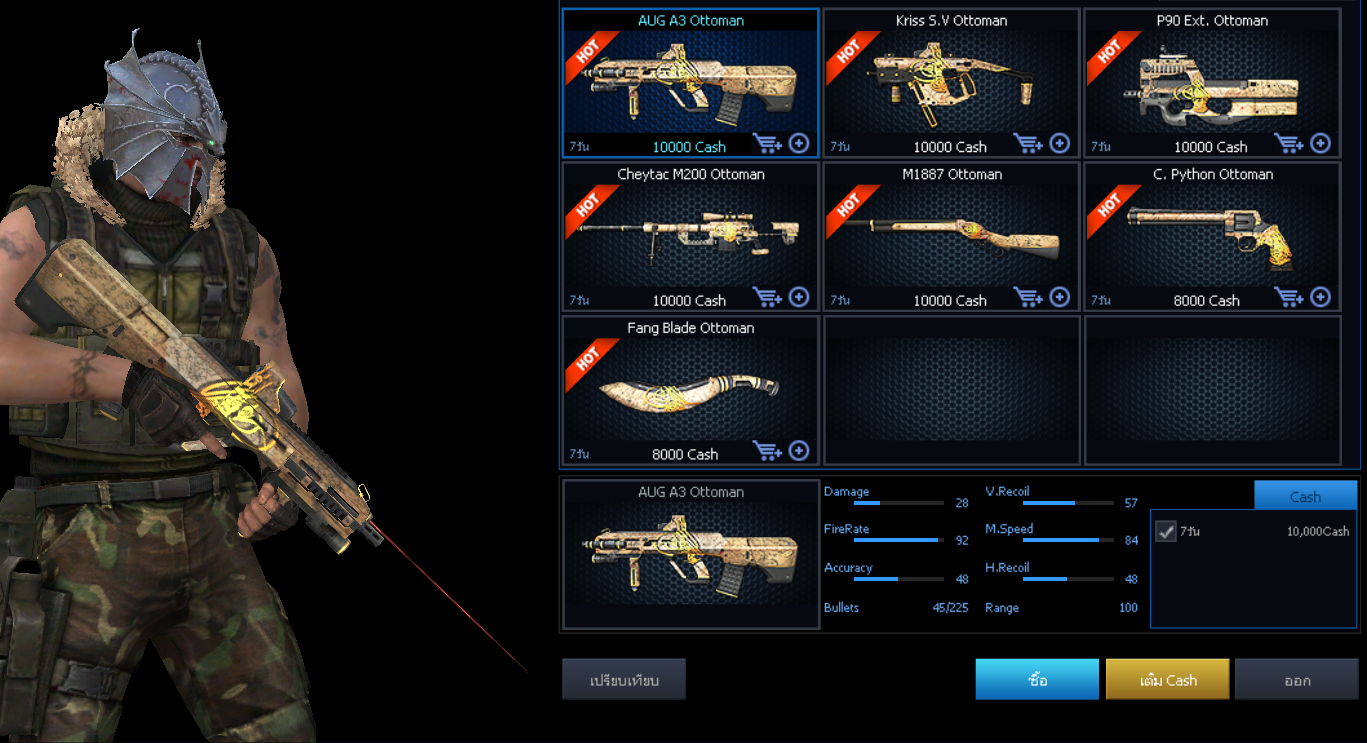Select the Cheytac M200 Ottoman sniper tile

pyautogui.click(x=690, y=237)
